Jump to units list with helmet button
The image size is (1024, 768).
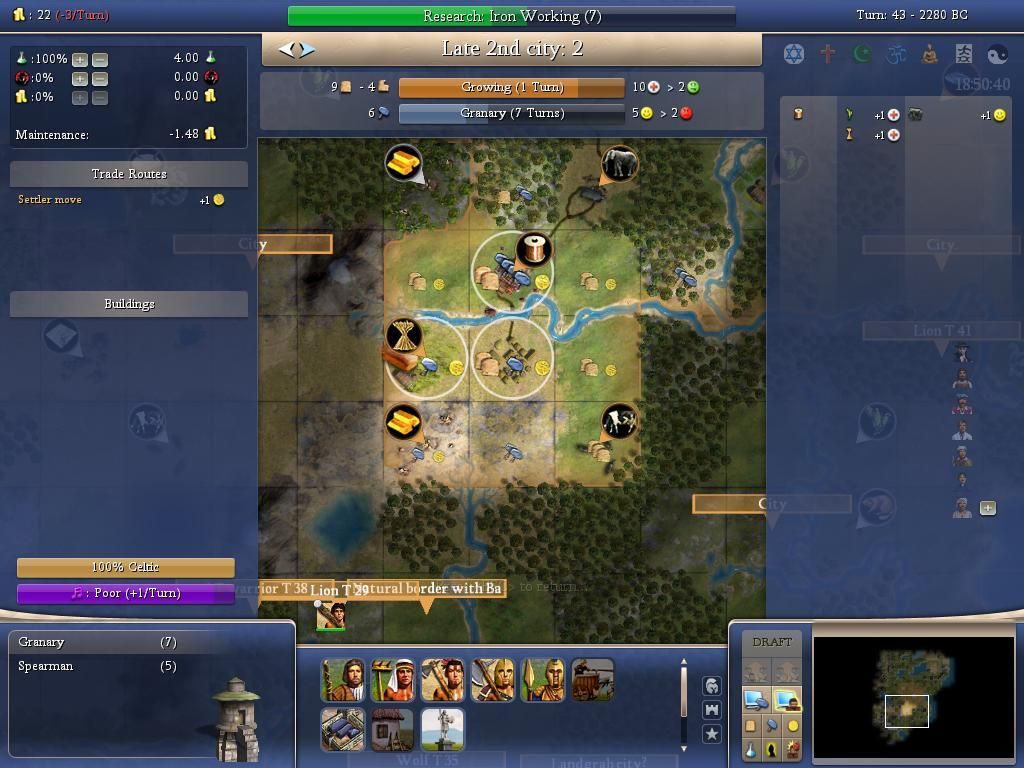(x=711, y=686)
